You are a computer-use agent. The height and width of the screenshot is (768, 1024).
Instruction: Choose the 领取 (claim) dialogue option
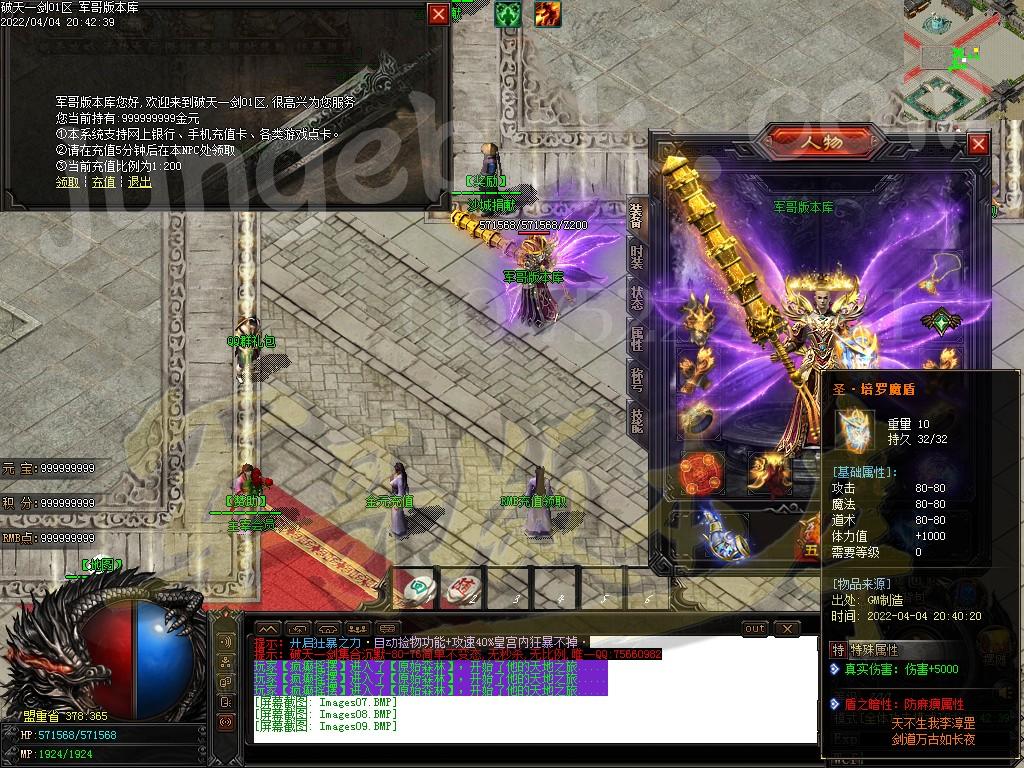pyautogui.click(x=67, y=182)
